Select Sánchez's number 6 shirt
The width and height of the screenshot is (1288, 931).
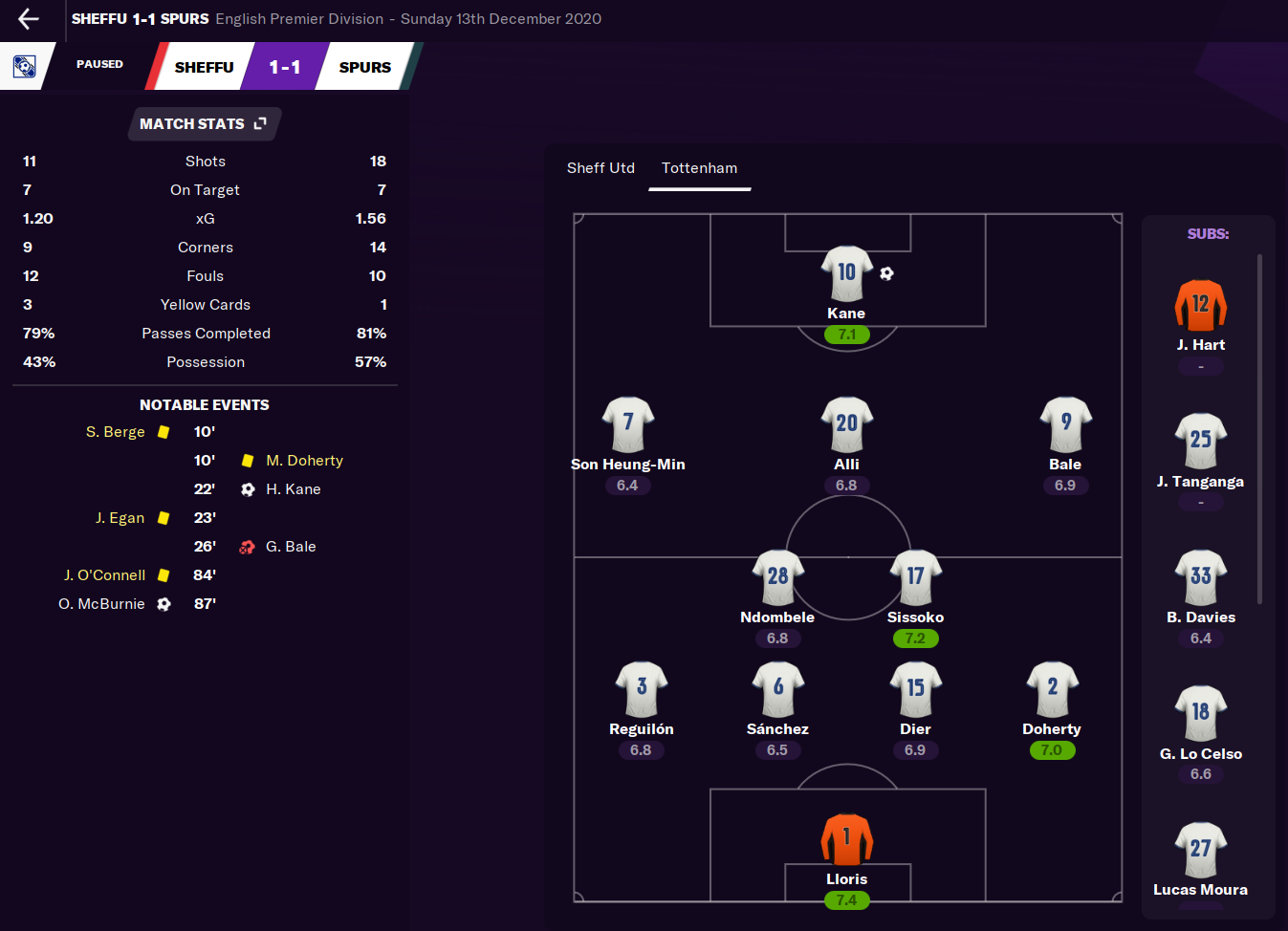point(777,689)
